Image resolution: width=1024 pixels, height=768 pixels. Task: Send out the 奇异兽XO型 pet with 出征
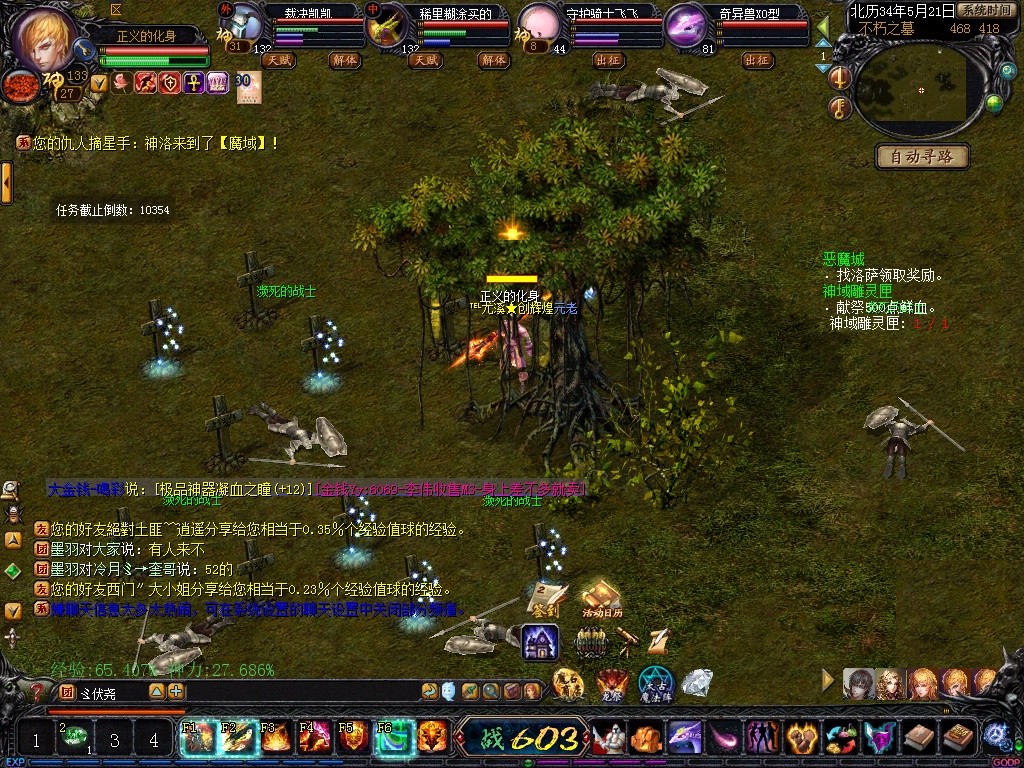point(759,60)
